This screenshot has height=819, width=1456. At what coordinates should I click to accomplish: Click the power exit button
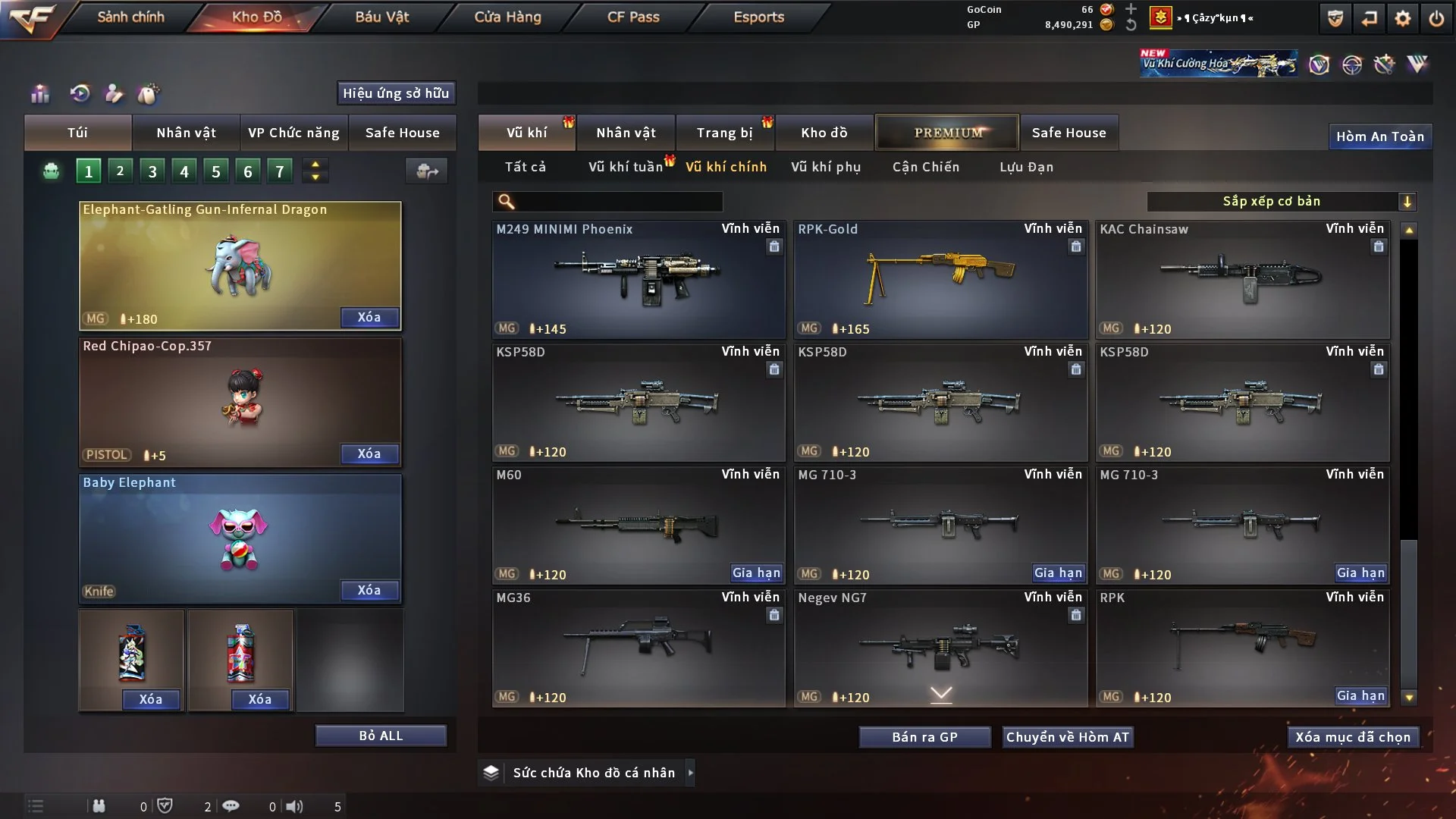coord(1436,18)
